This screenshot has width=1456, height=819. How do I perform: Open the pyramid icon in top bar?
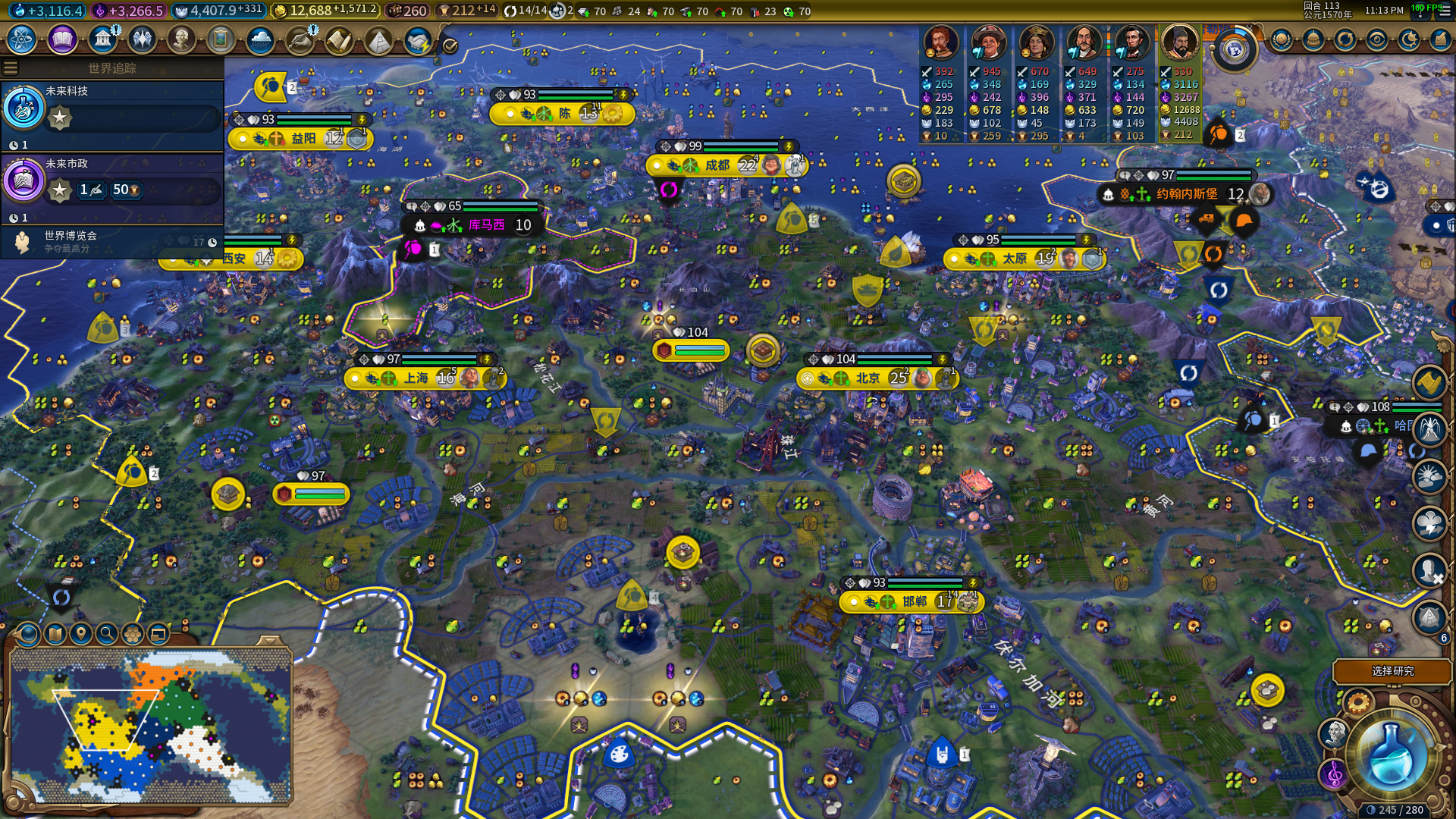click(x=378, y=39)
